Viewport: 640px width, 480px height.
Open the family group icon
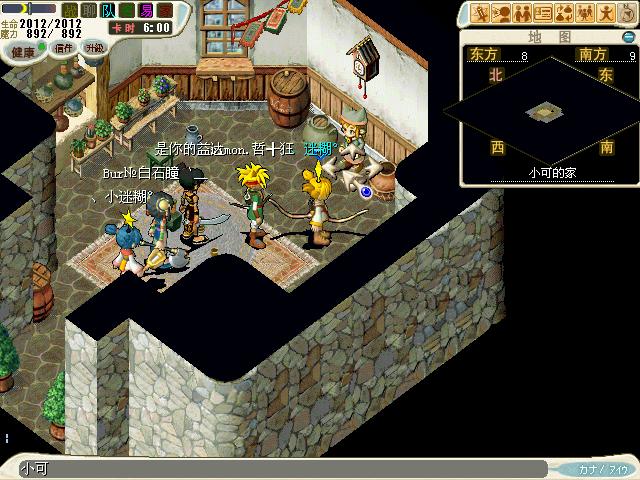(x=583, y=14)
